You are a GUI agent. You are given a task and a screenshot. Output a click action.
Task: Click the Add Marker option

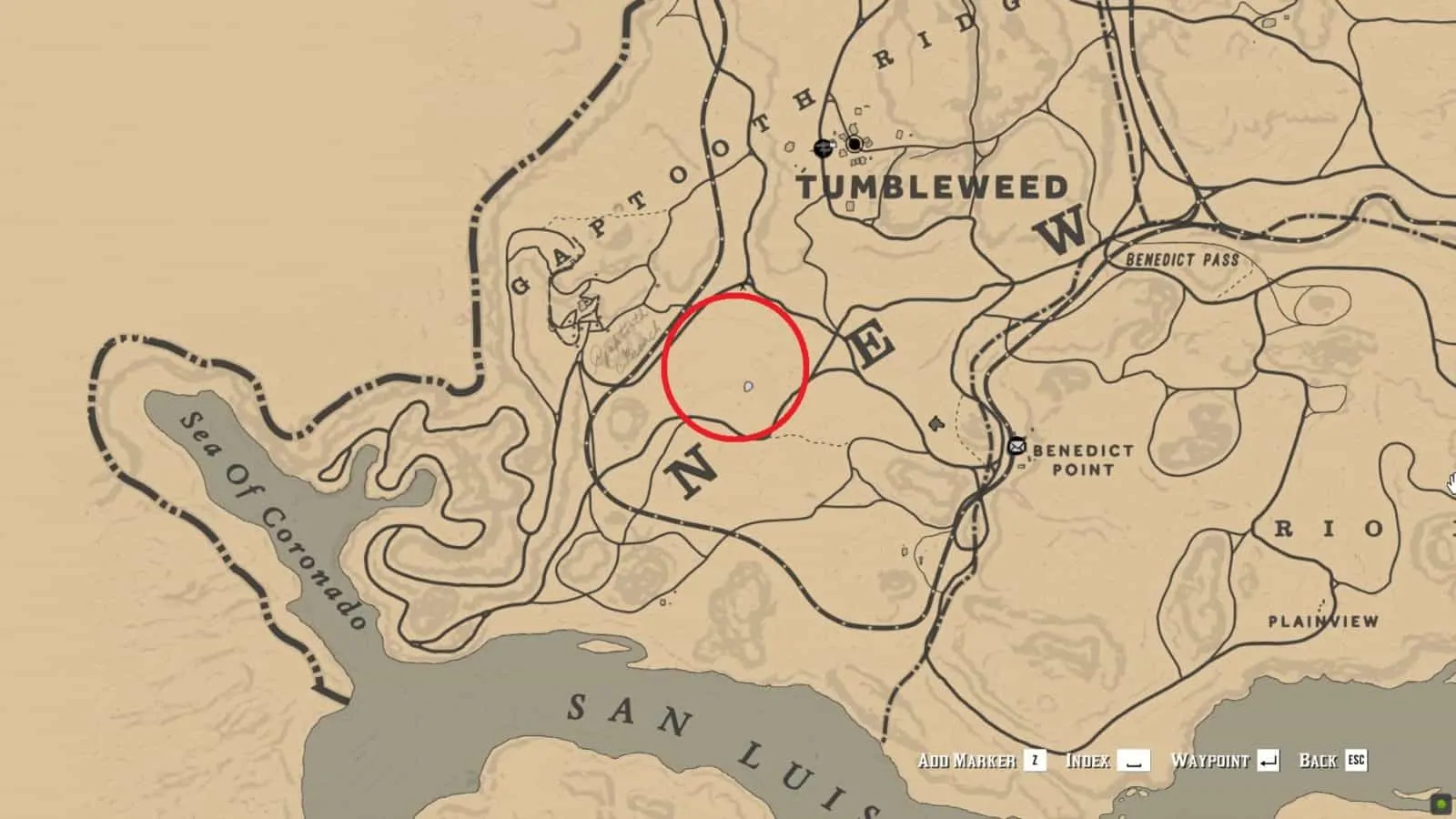[x=968, y=762]
